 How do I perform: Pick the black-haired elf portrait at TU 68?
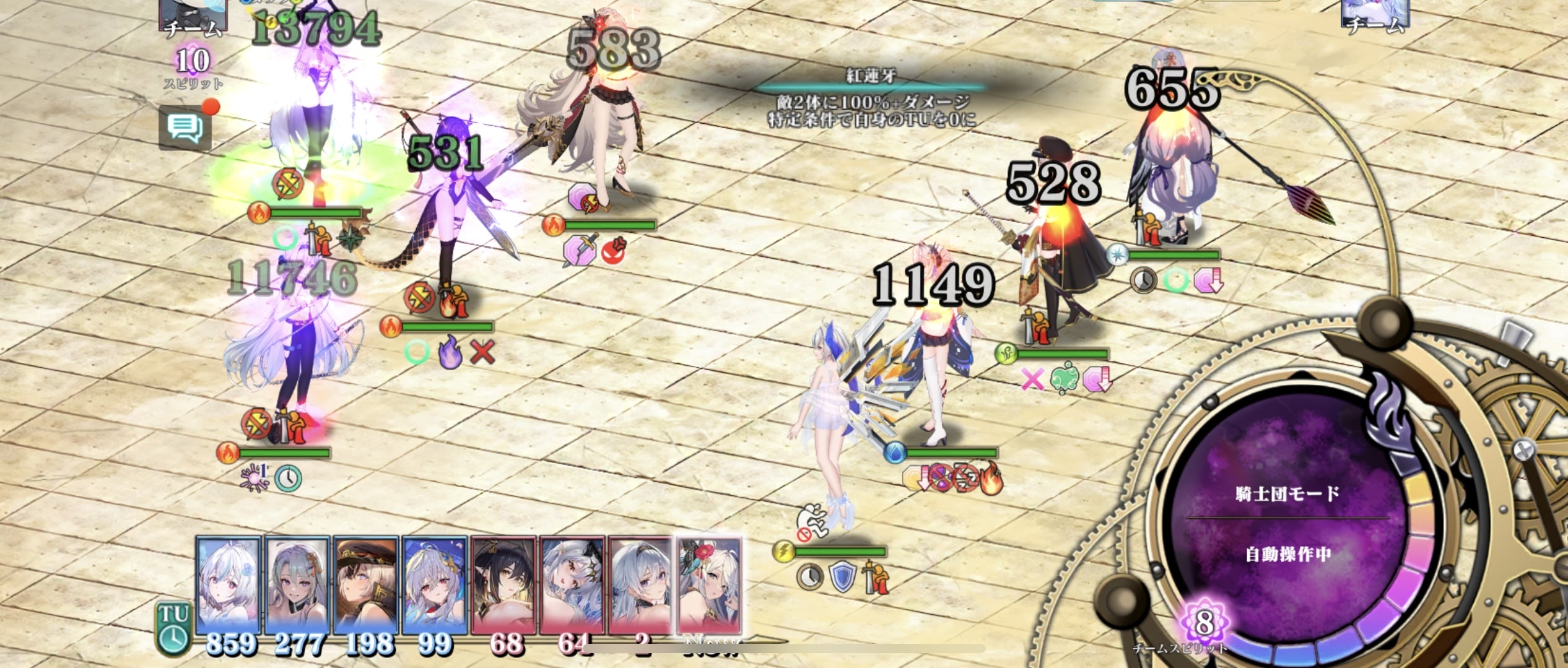point(503,585)
